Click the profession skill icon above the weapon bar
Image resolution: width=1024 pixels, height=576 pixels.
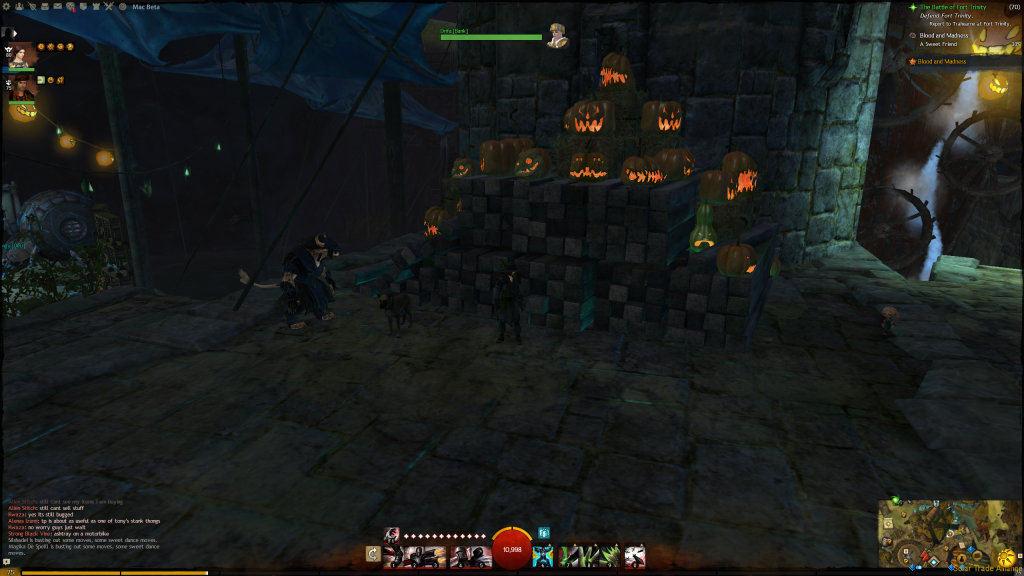click(391, 533)
